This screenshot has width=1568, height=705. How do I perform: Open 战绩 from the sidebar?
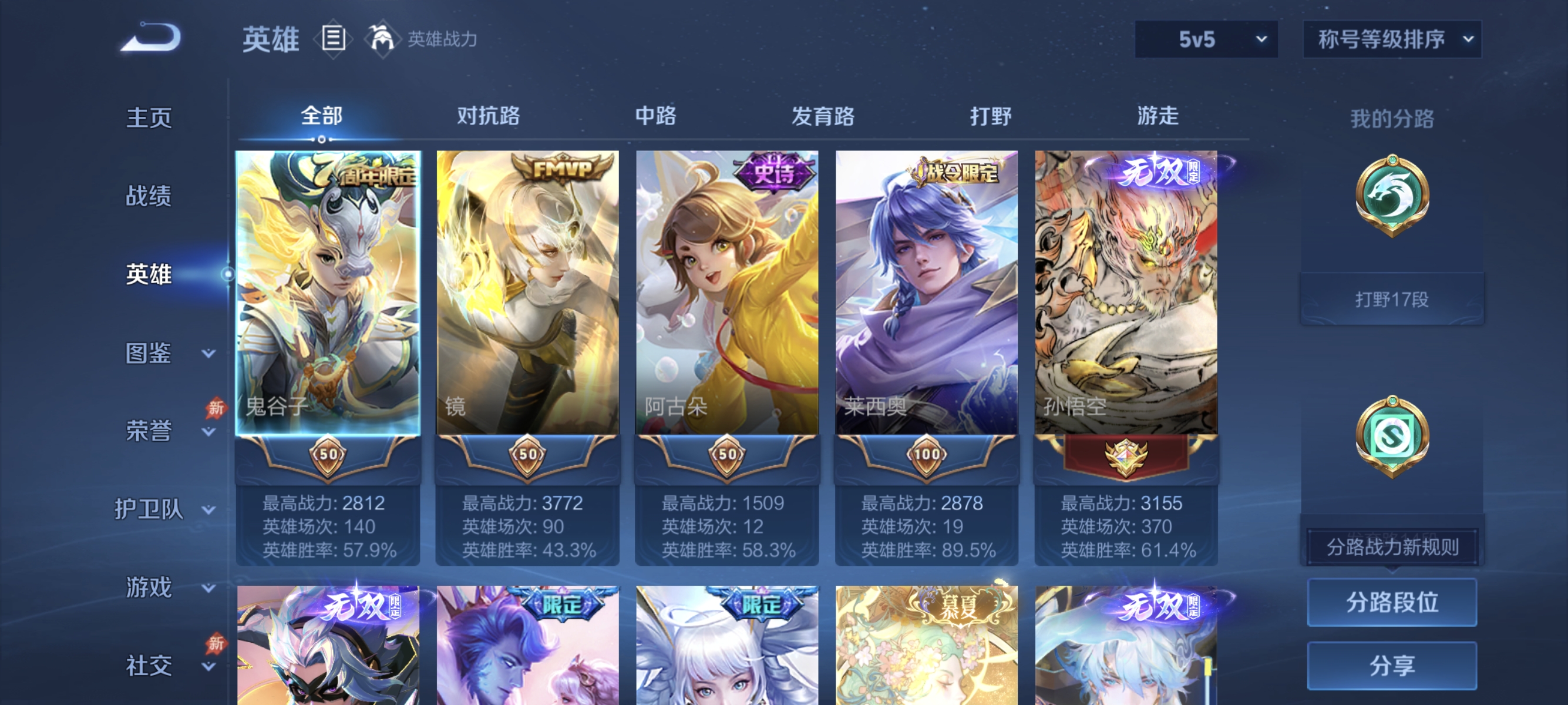tap(150, 197)
